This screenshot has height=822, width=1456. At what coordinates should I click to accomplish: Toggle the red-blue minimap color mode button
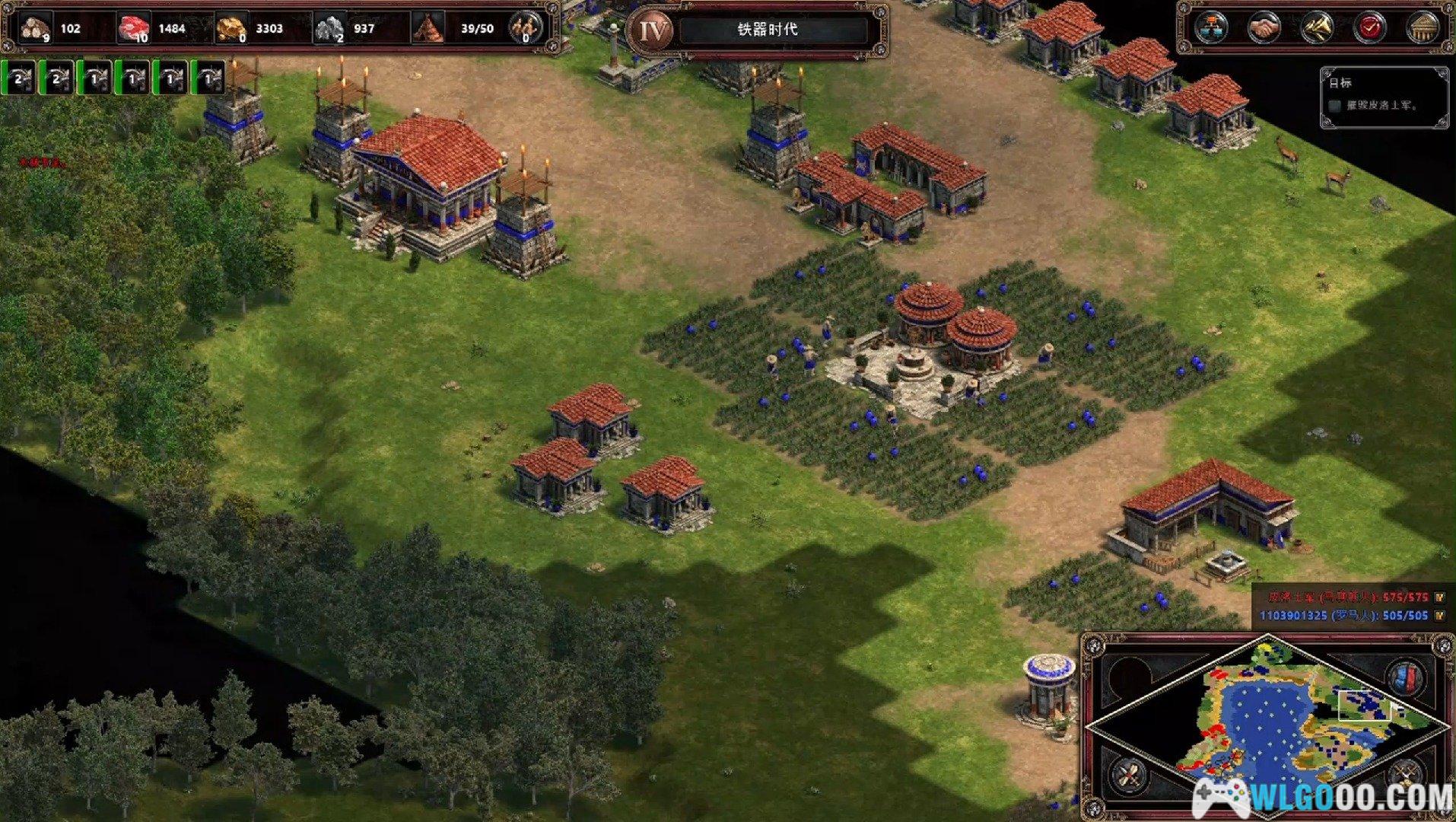[x=1407, y=677]
